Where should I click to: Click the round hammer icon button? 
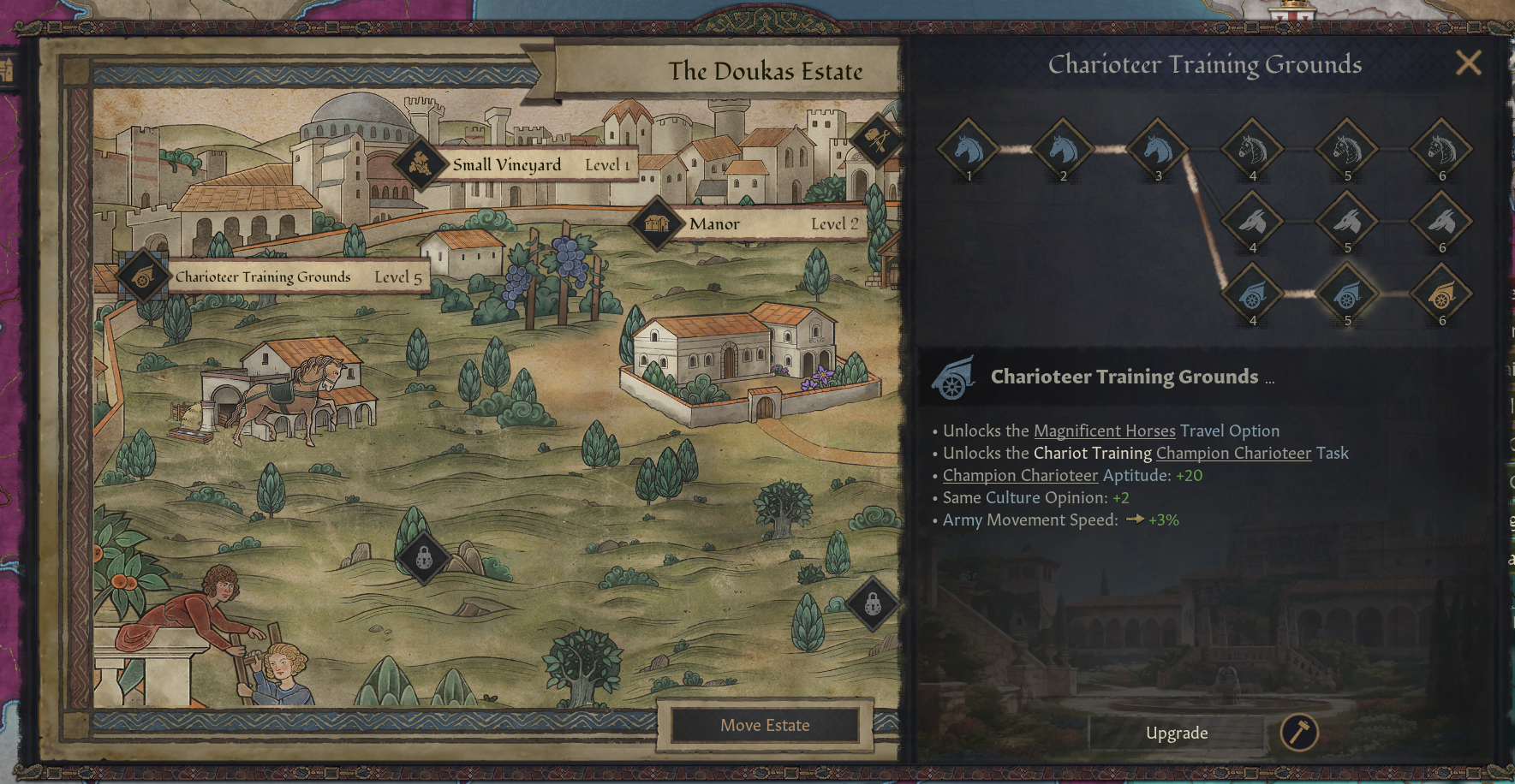pyautogui.click(x=1298, y=733)
